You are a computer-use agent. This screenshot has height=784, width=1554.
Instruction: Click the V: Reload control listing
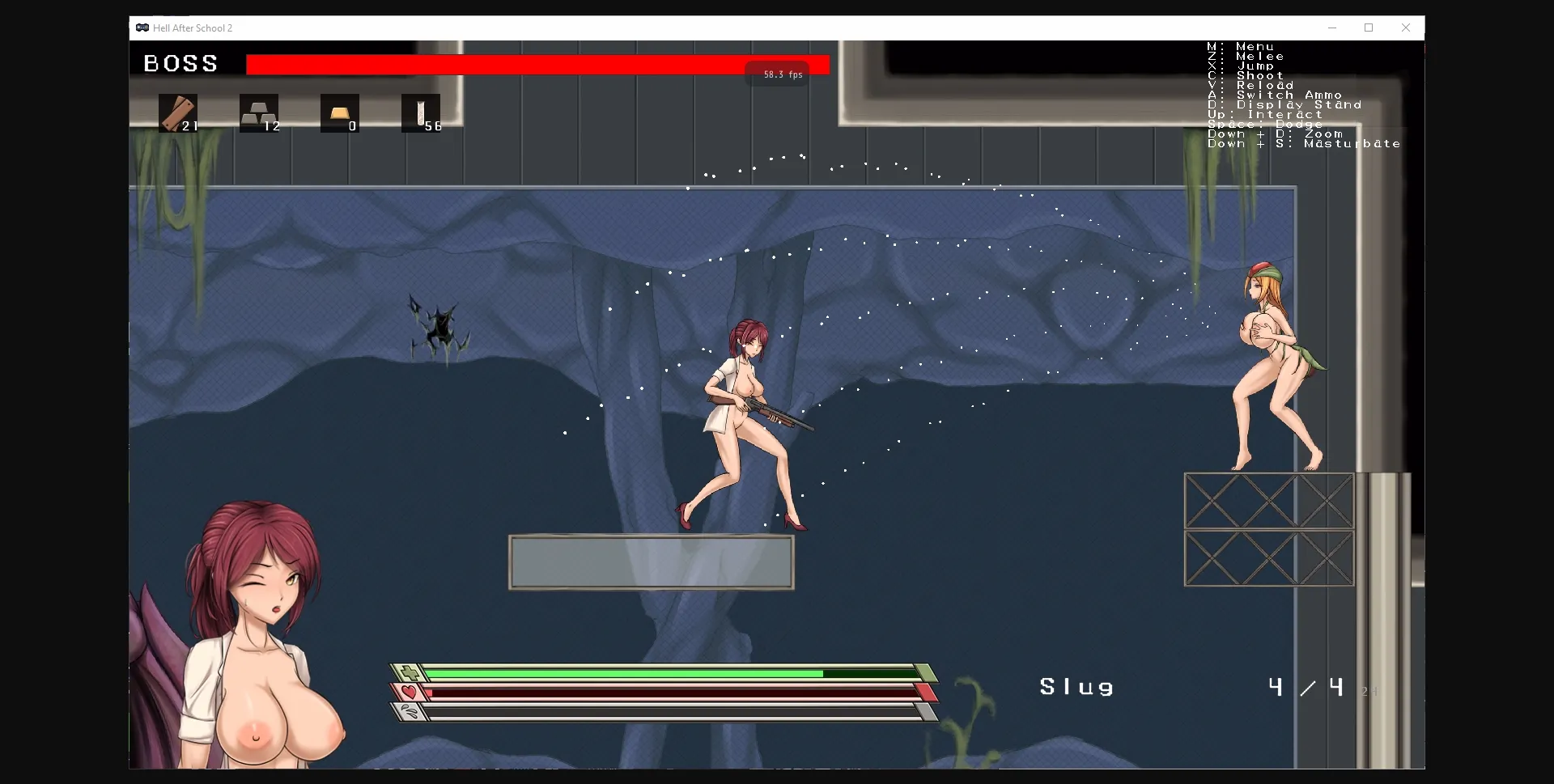point(1257,85)
